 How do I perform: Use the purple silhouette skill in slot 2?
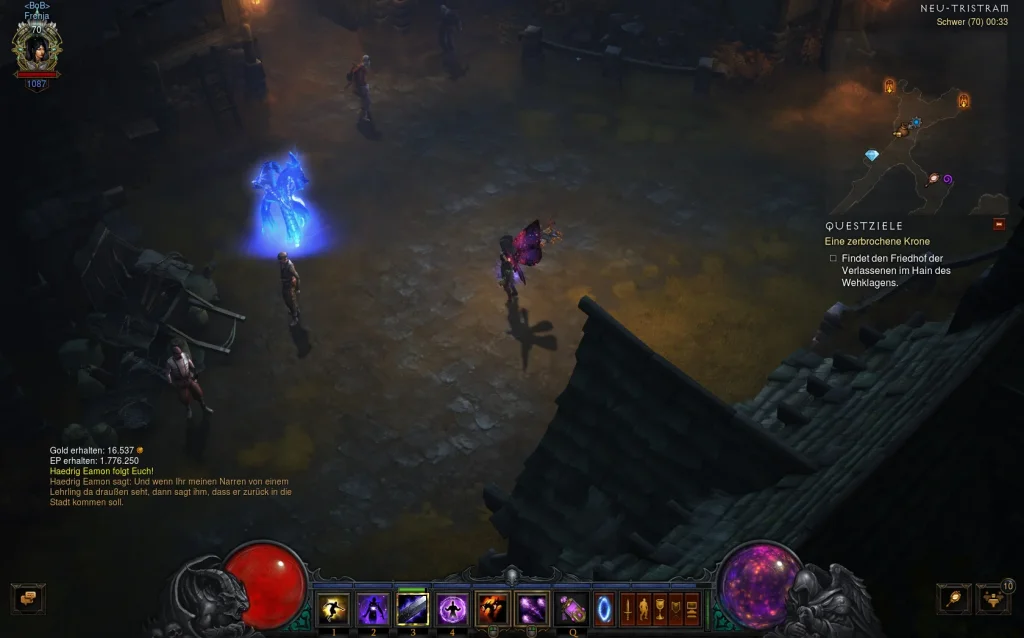point(373,608)
